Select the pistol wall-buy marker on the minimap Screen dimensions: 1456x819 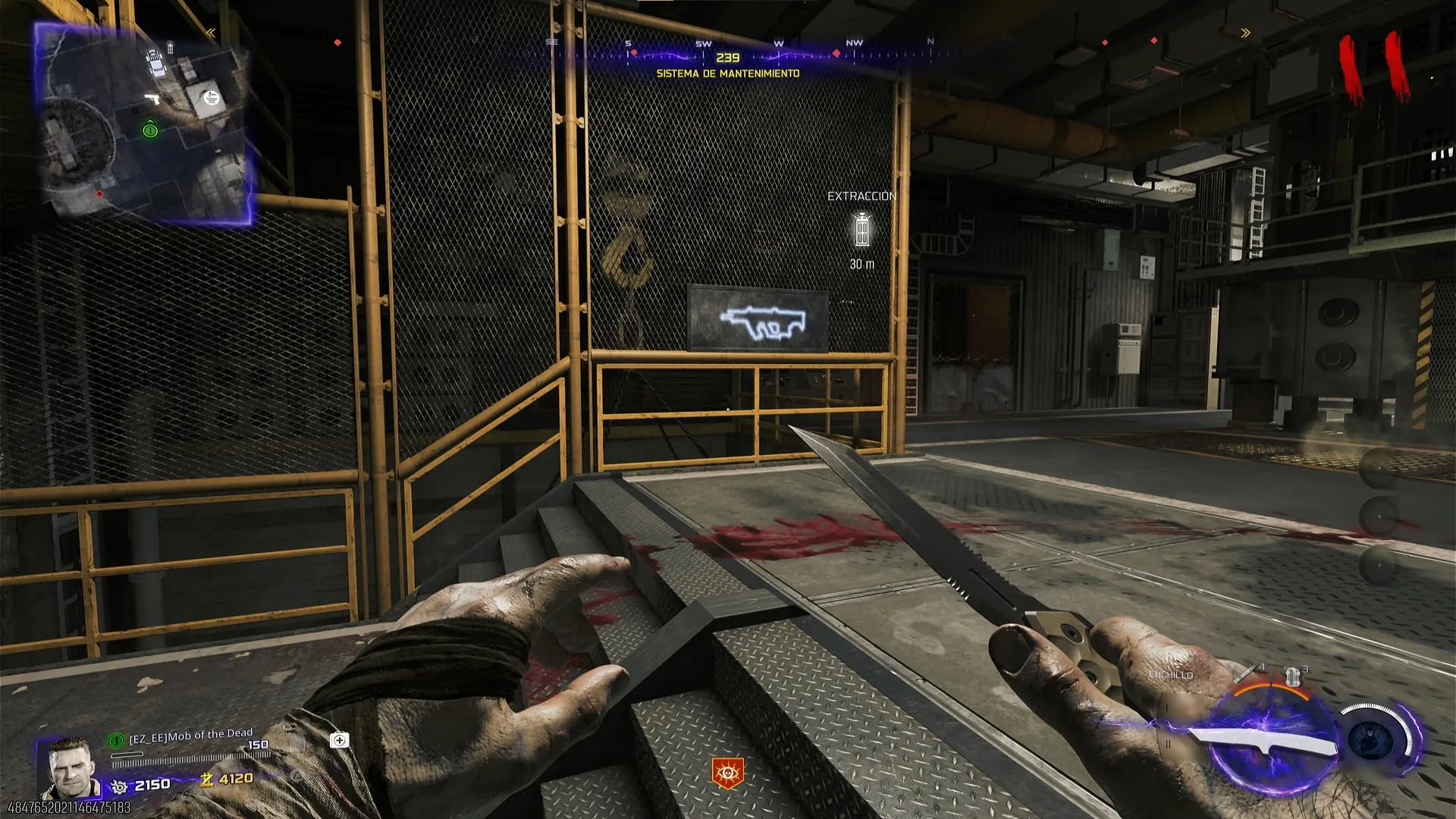point(152,99)
